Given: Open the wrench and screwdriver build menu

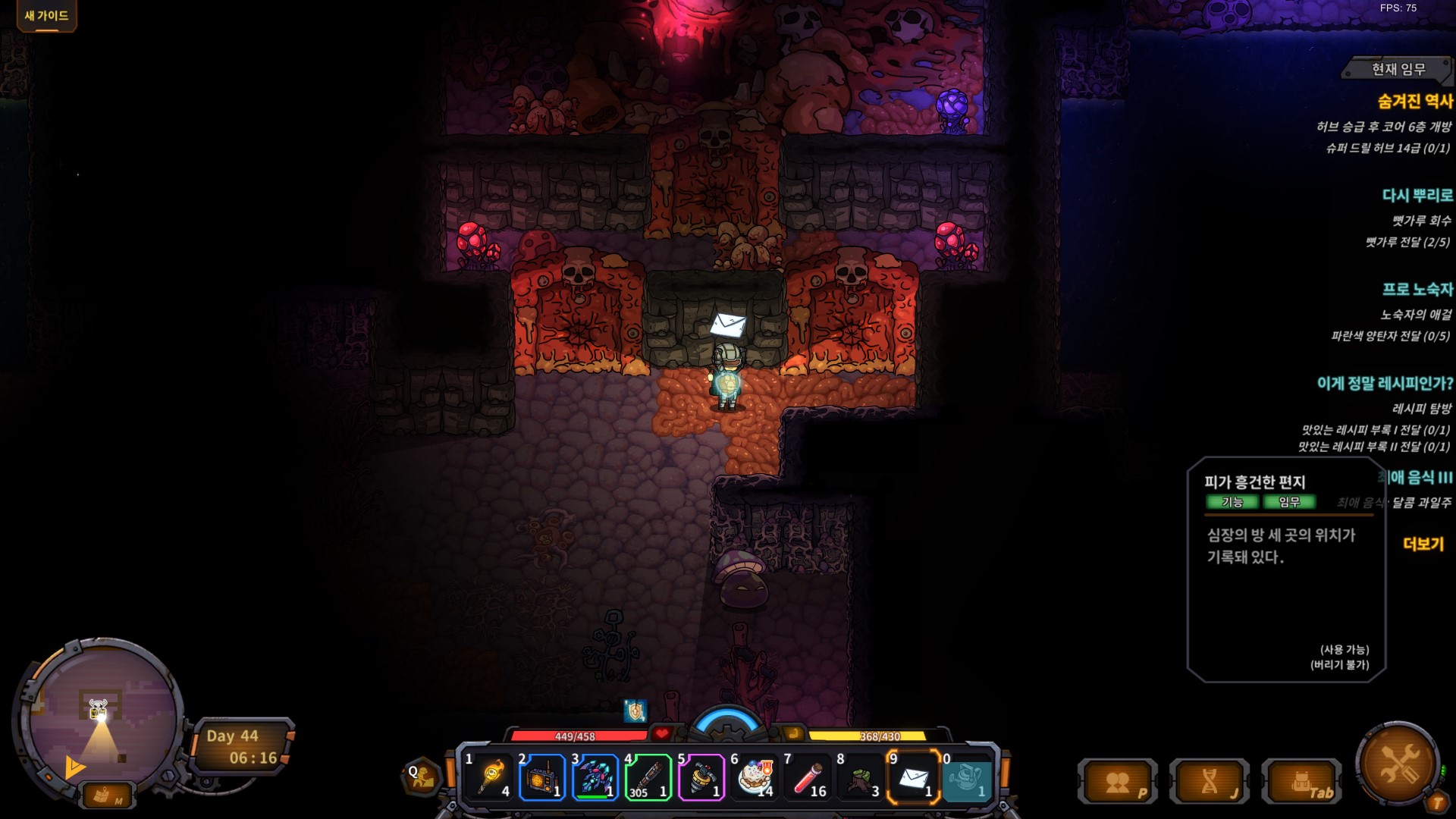Looking at the screenshot, I should click(1398, 762).
